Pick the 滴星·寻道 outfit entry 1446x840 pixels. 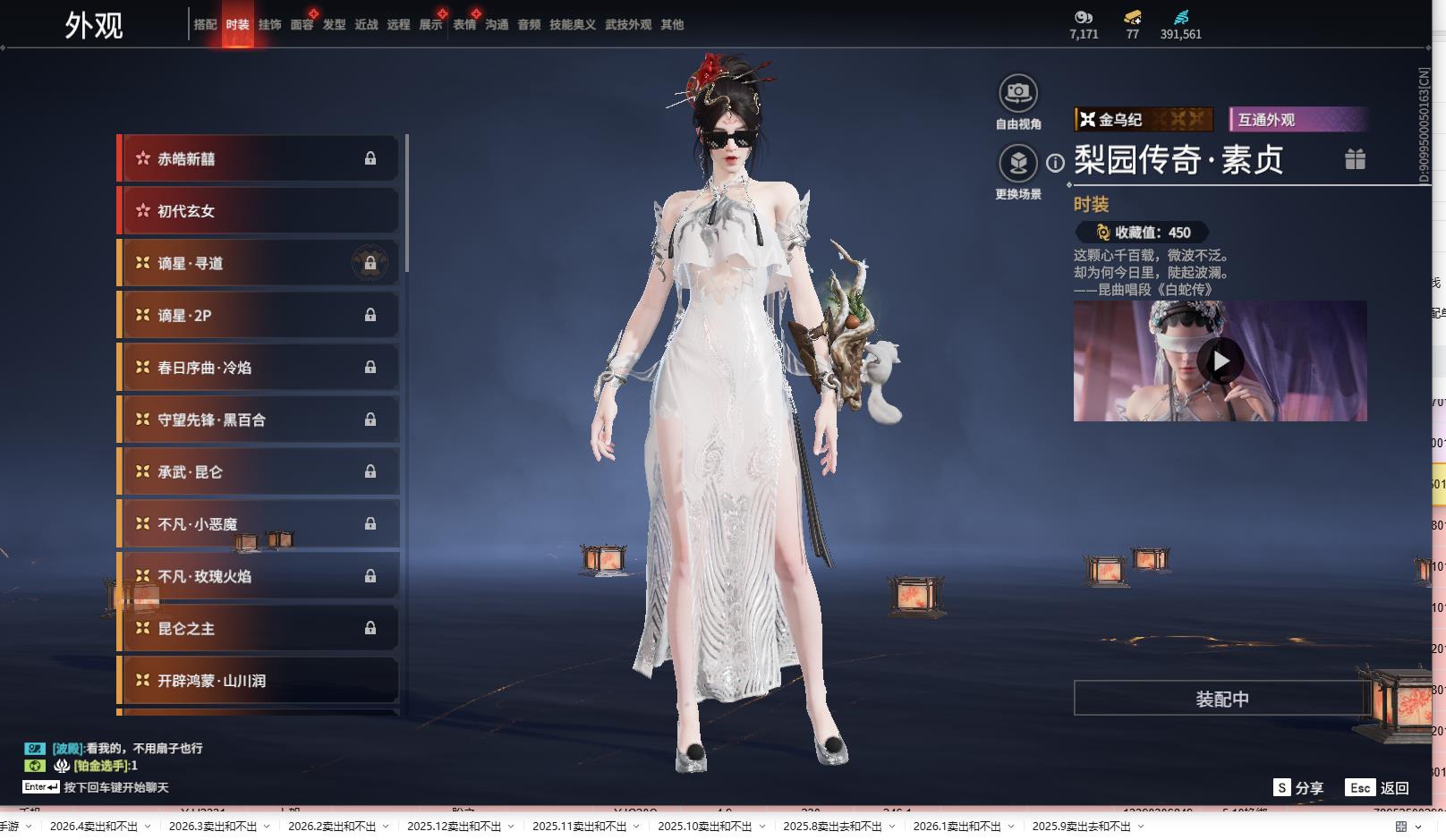coord(259,263)
